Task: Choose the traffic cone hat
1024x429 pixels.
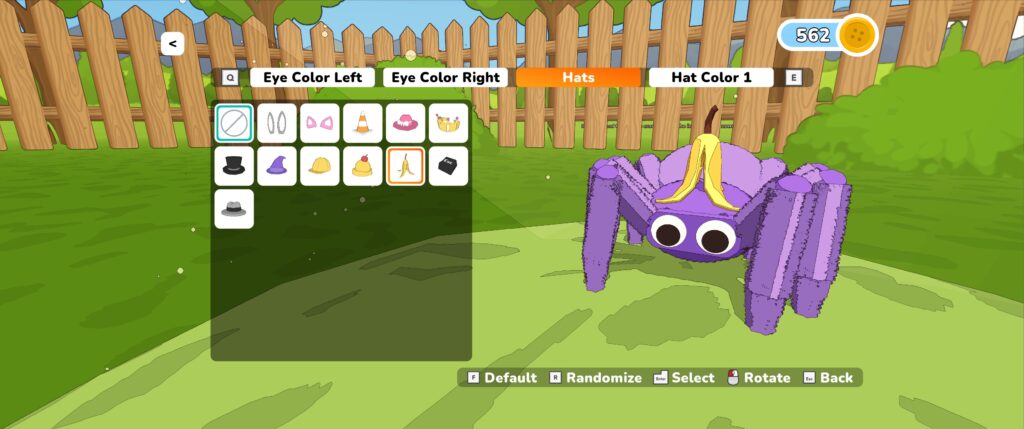Action: 363,123
